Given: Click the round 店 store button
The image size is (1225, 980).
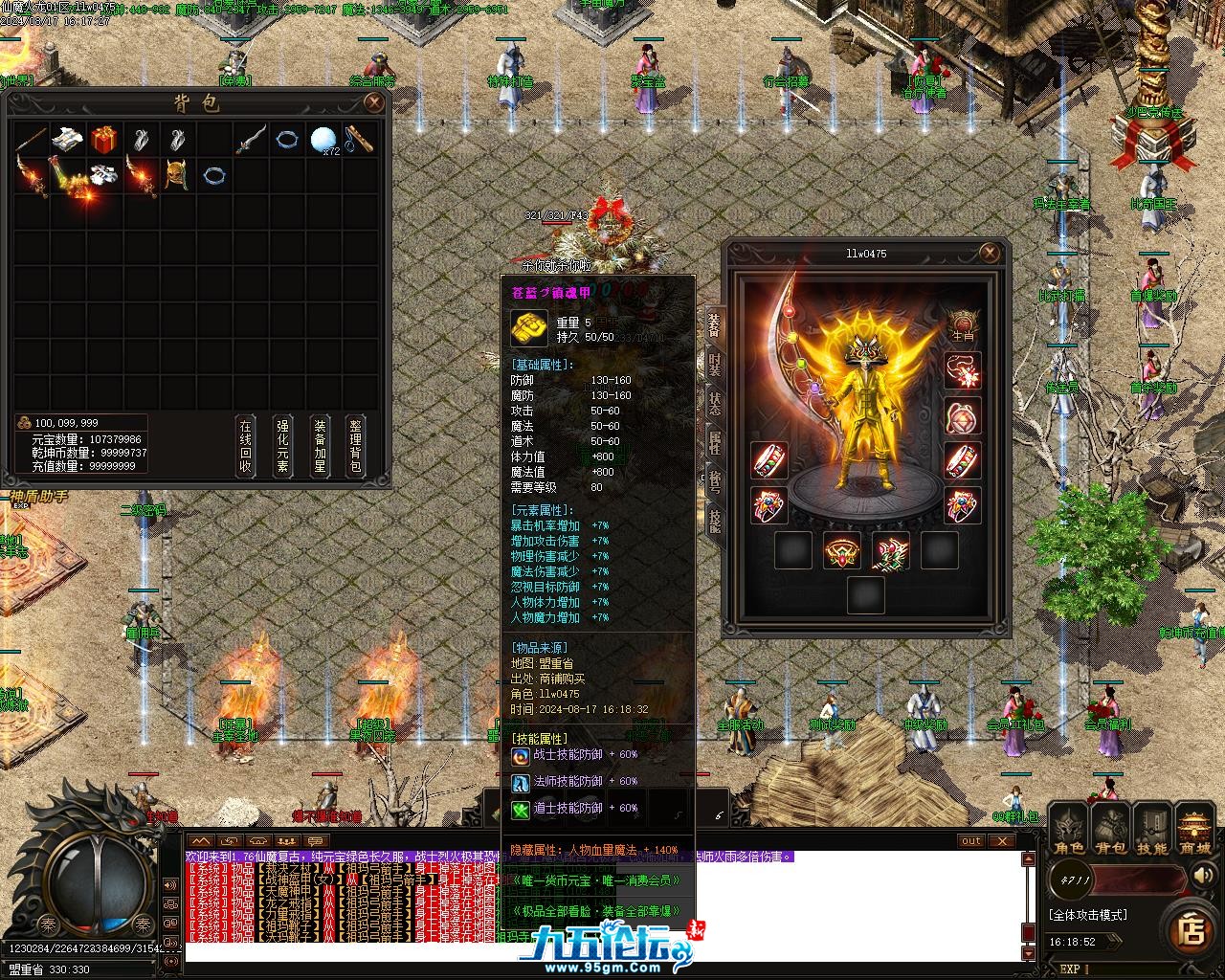Looking at the screenshot, I should tap(1191, 928).
